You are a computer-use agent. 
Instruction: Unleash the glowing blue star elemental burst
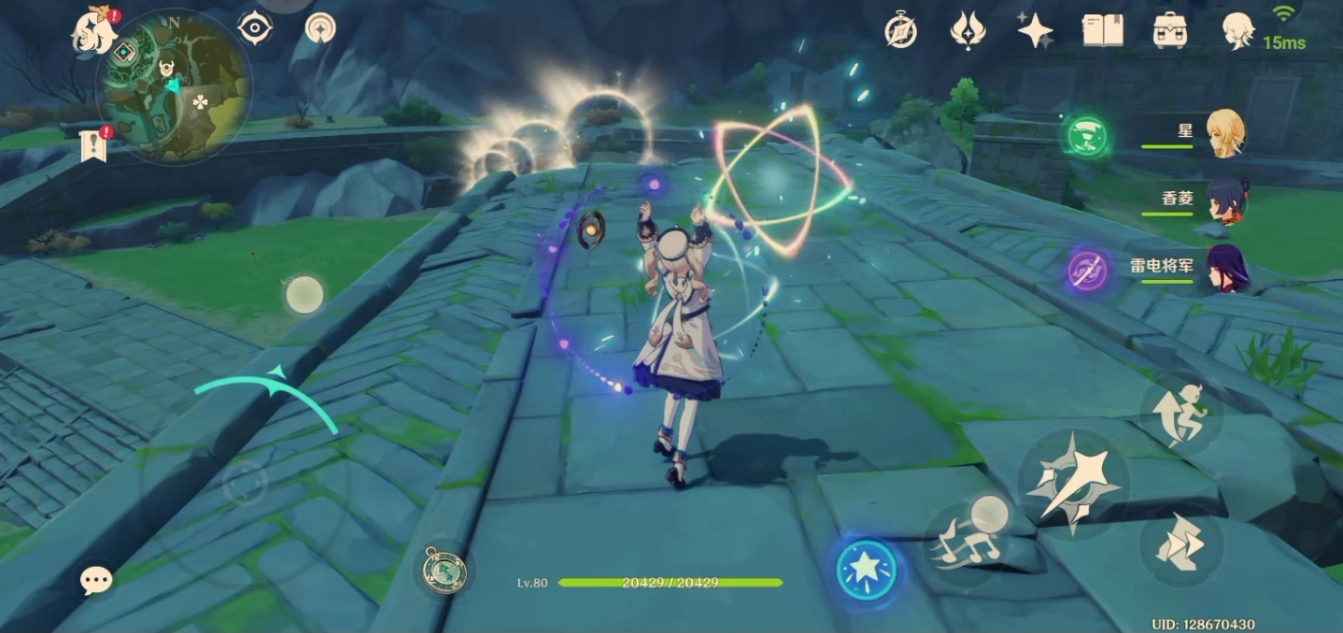point(866,570)
